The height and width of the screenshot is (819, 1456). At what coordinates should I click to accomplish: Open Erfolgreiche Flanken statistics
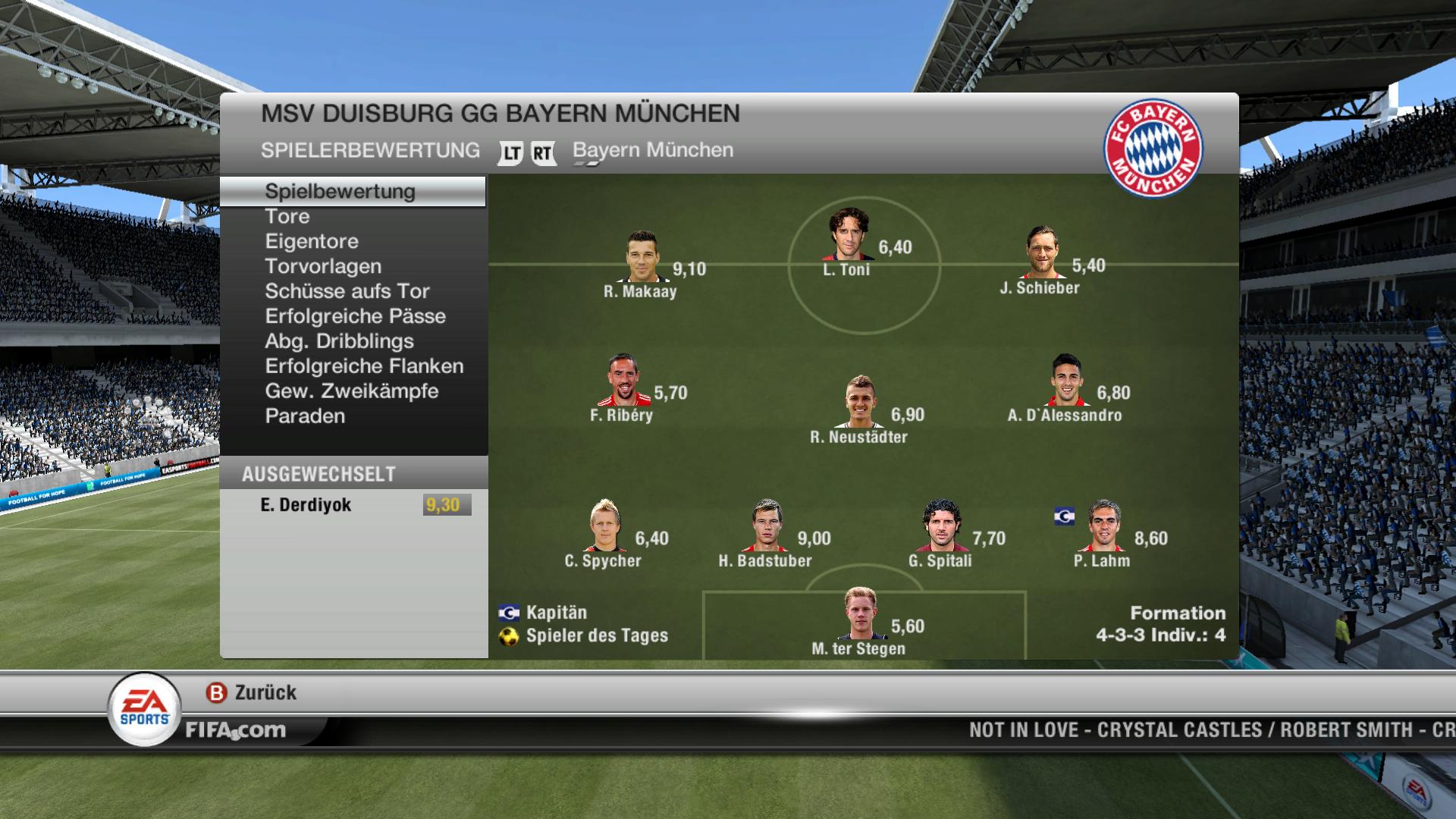coord(364,367)
